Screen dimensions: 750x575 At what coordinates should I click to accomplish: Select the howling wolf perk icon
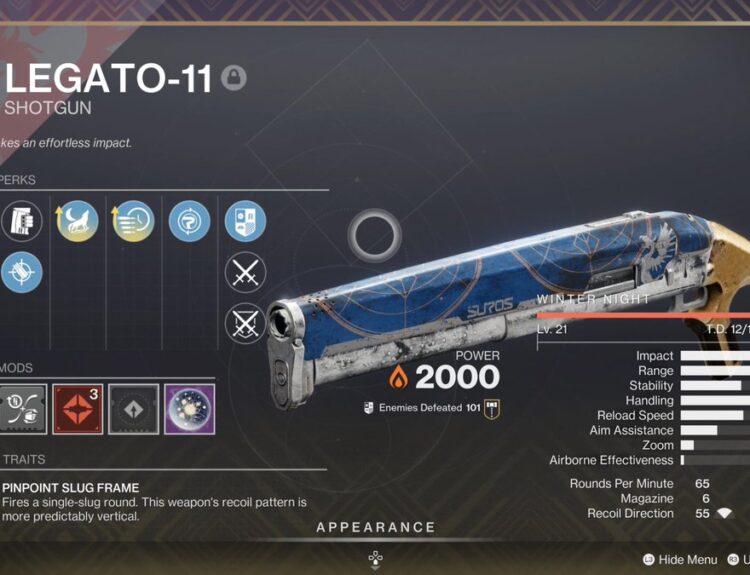(x=78, y=221)
